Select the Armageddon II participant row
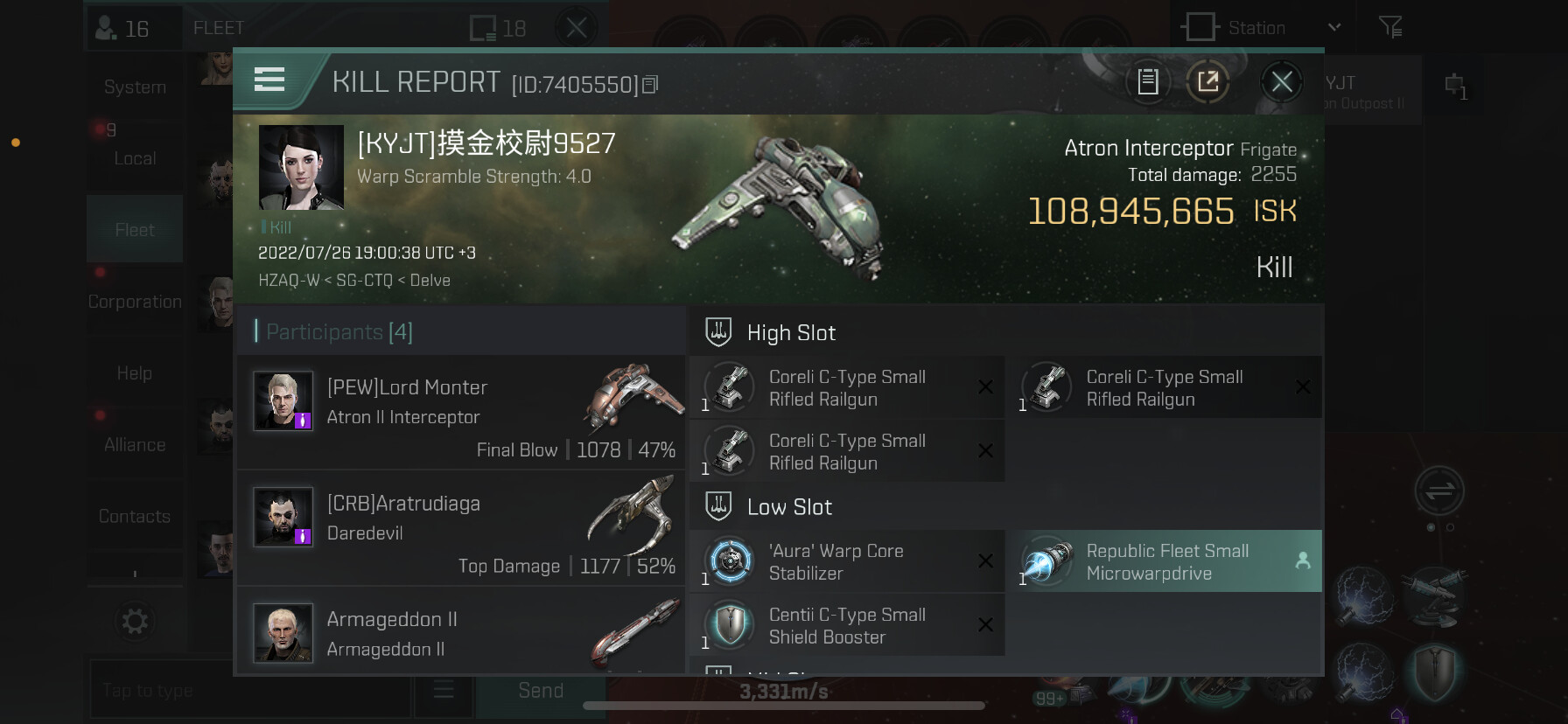The width and height of the screenshot is (1568, 724). click(461, 633)
